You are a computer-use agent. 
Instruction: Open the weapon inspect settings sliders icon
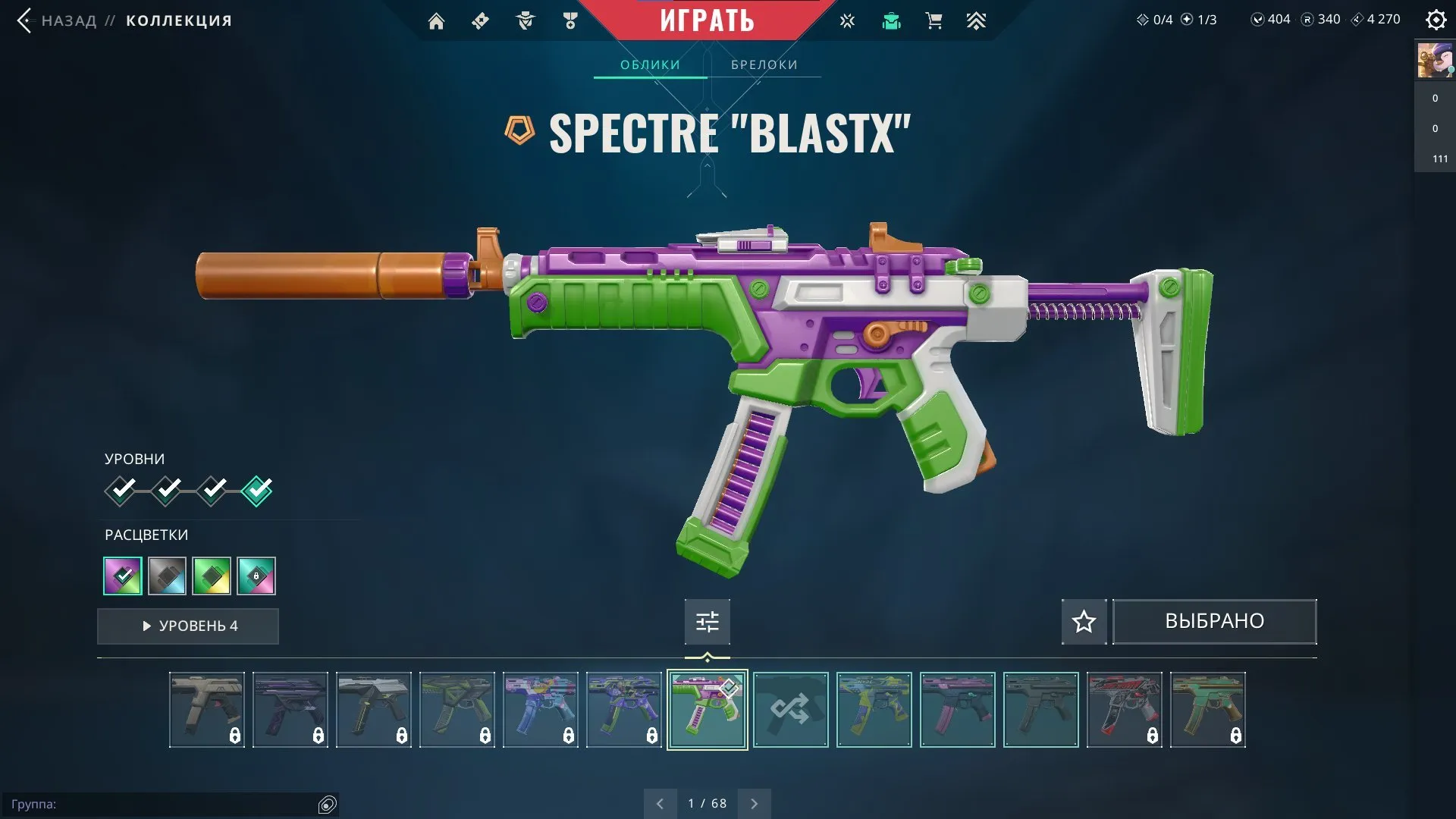(x=707, y=621)
